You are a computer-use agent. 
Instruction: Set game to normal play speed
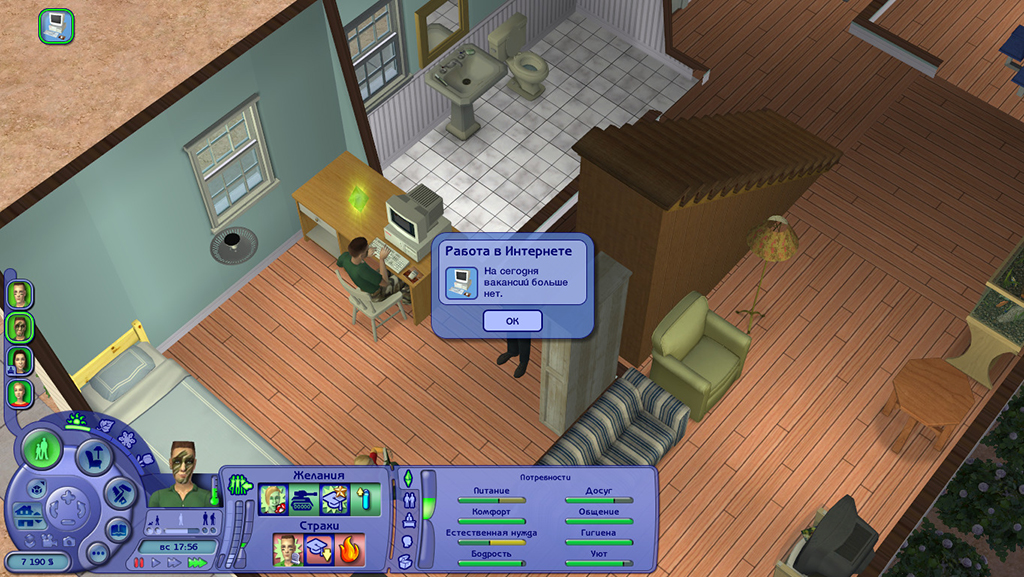pyautogui.click(x=156, y=563)
